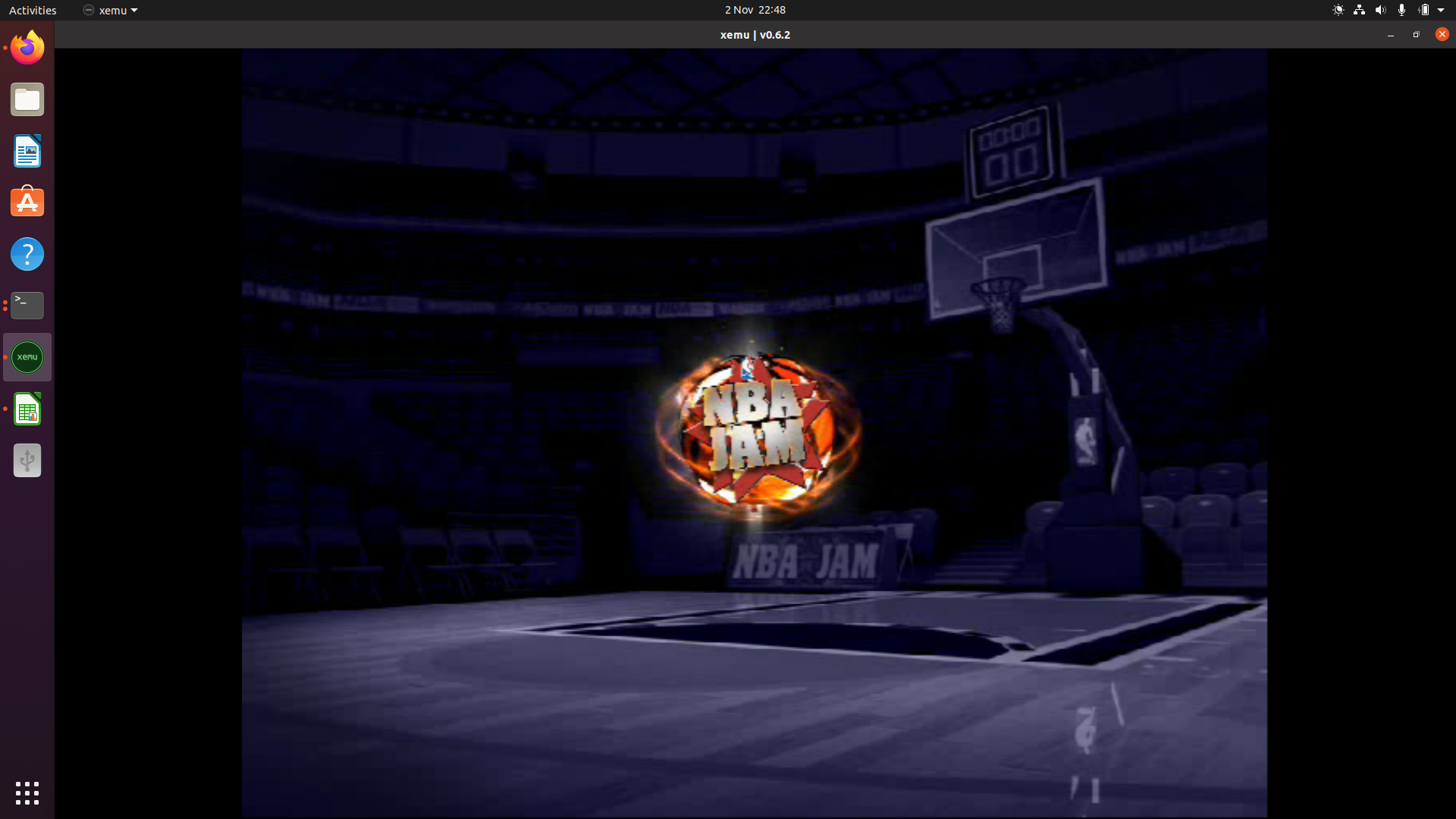Open the Files file manager from the dock
The image size is (1456, 819).
click(27, 99)
